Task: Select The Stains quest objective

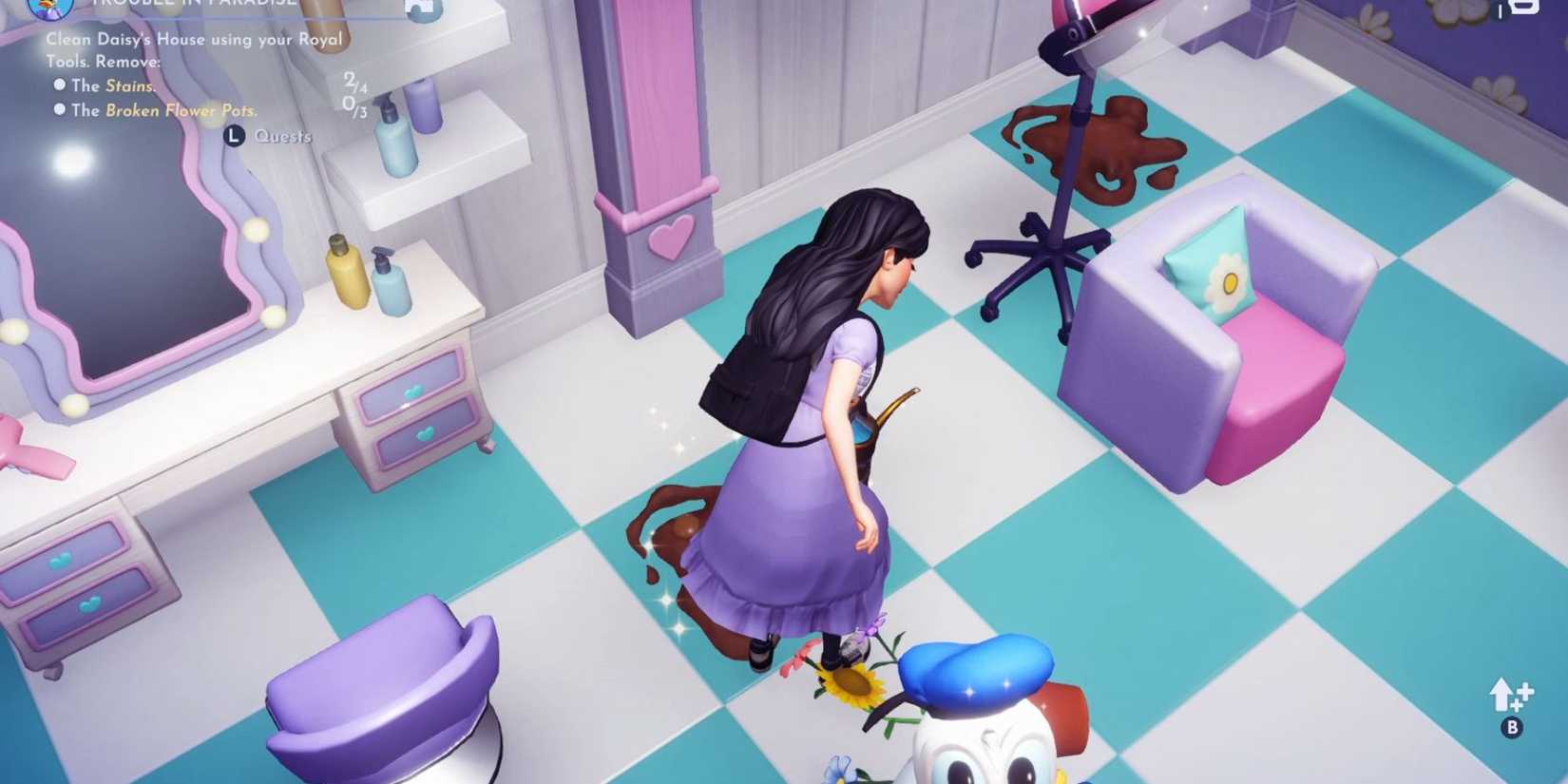Action: pos(116,86)
